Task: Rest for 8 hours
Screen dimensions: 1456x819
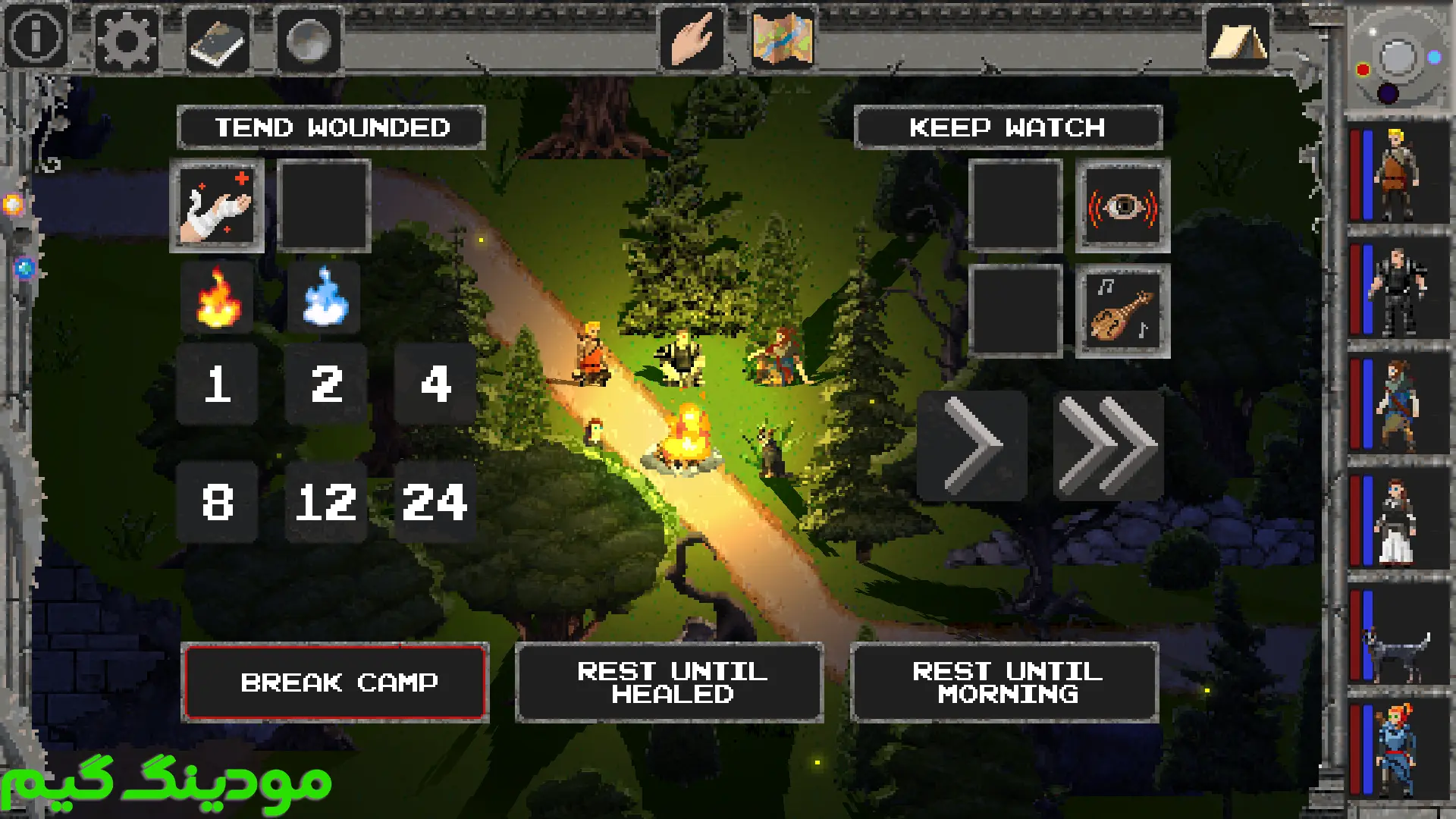Action: pos(217,502)
